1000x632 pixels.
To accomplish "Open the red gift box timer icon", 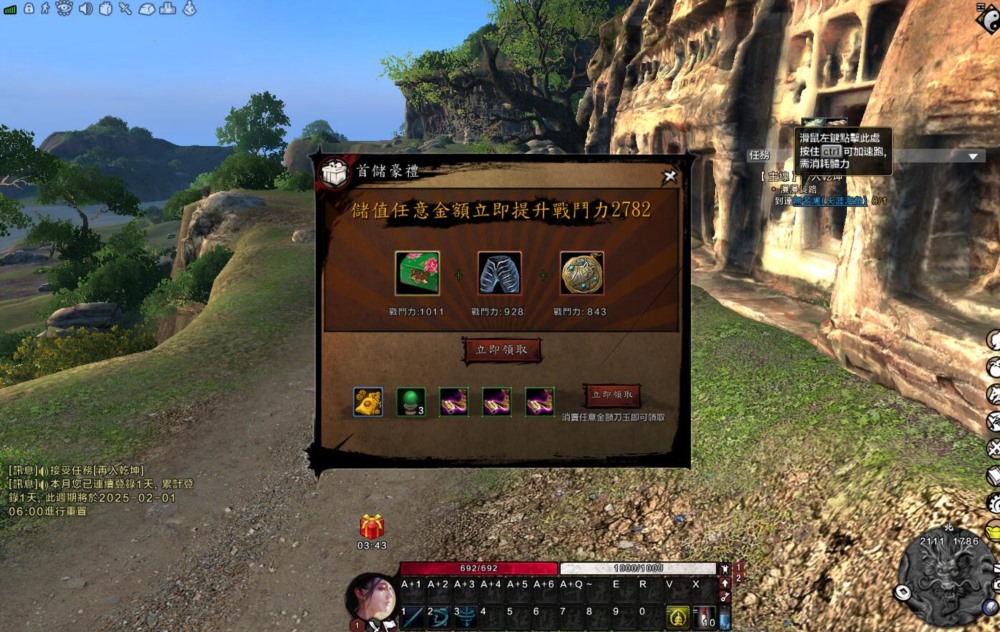I will coord(372,526).
